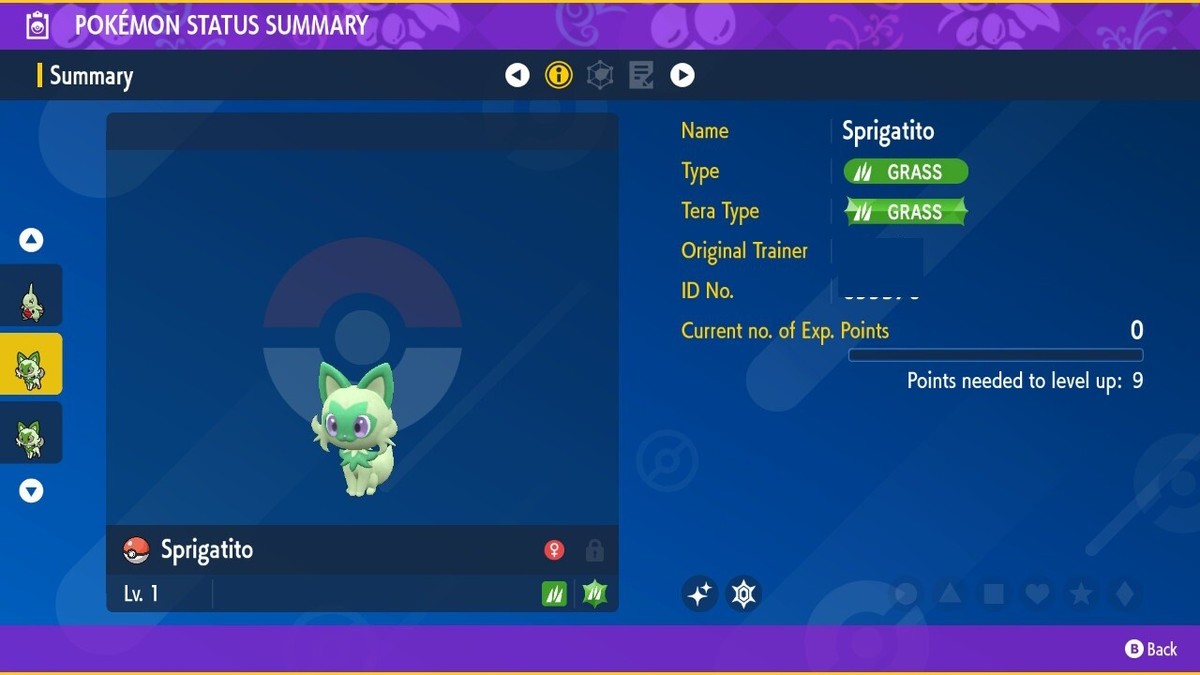Open the moves memo tab

(641, 75)
